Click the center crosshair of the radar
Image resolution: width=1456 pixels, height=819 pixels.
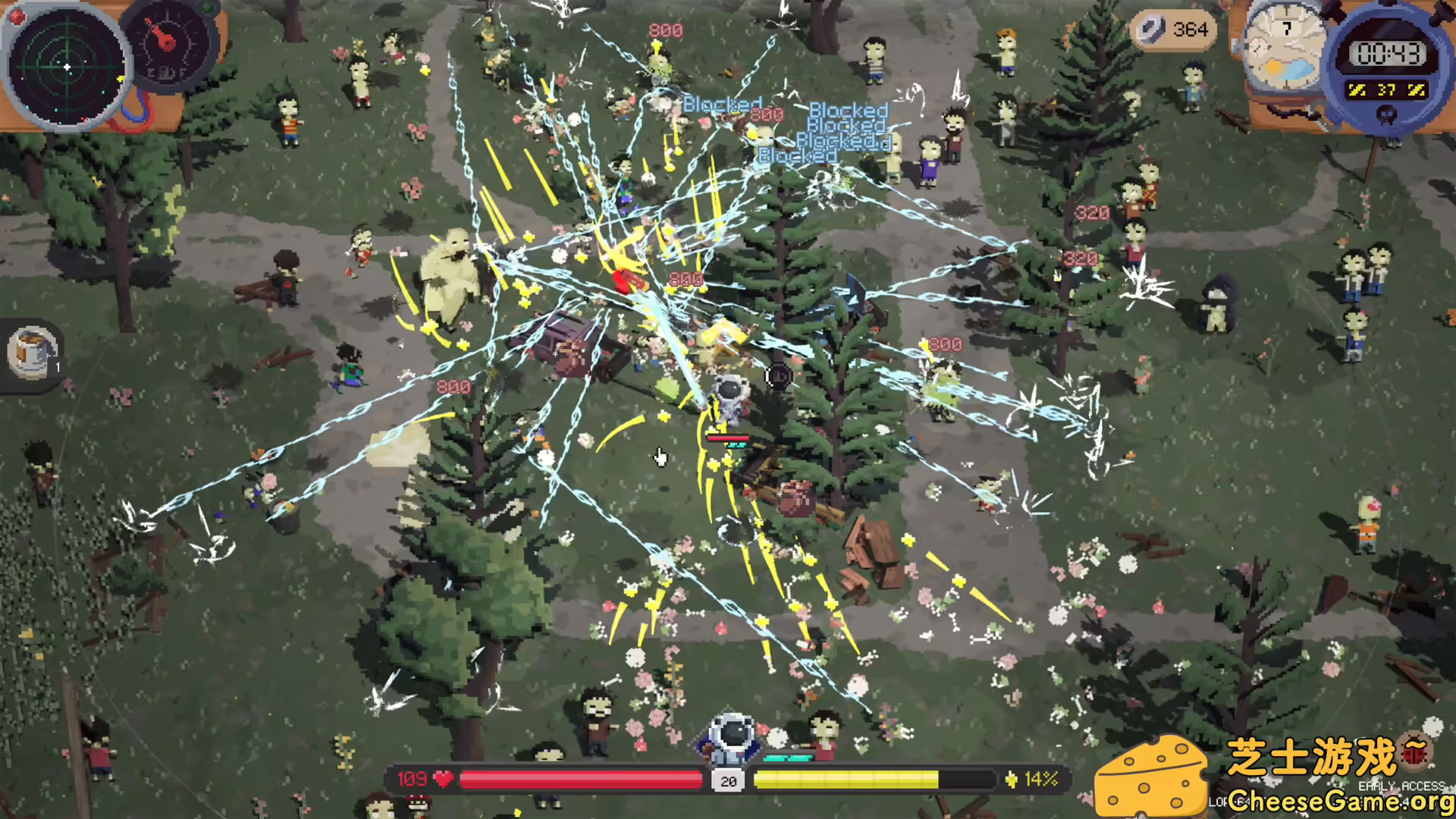67,68
